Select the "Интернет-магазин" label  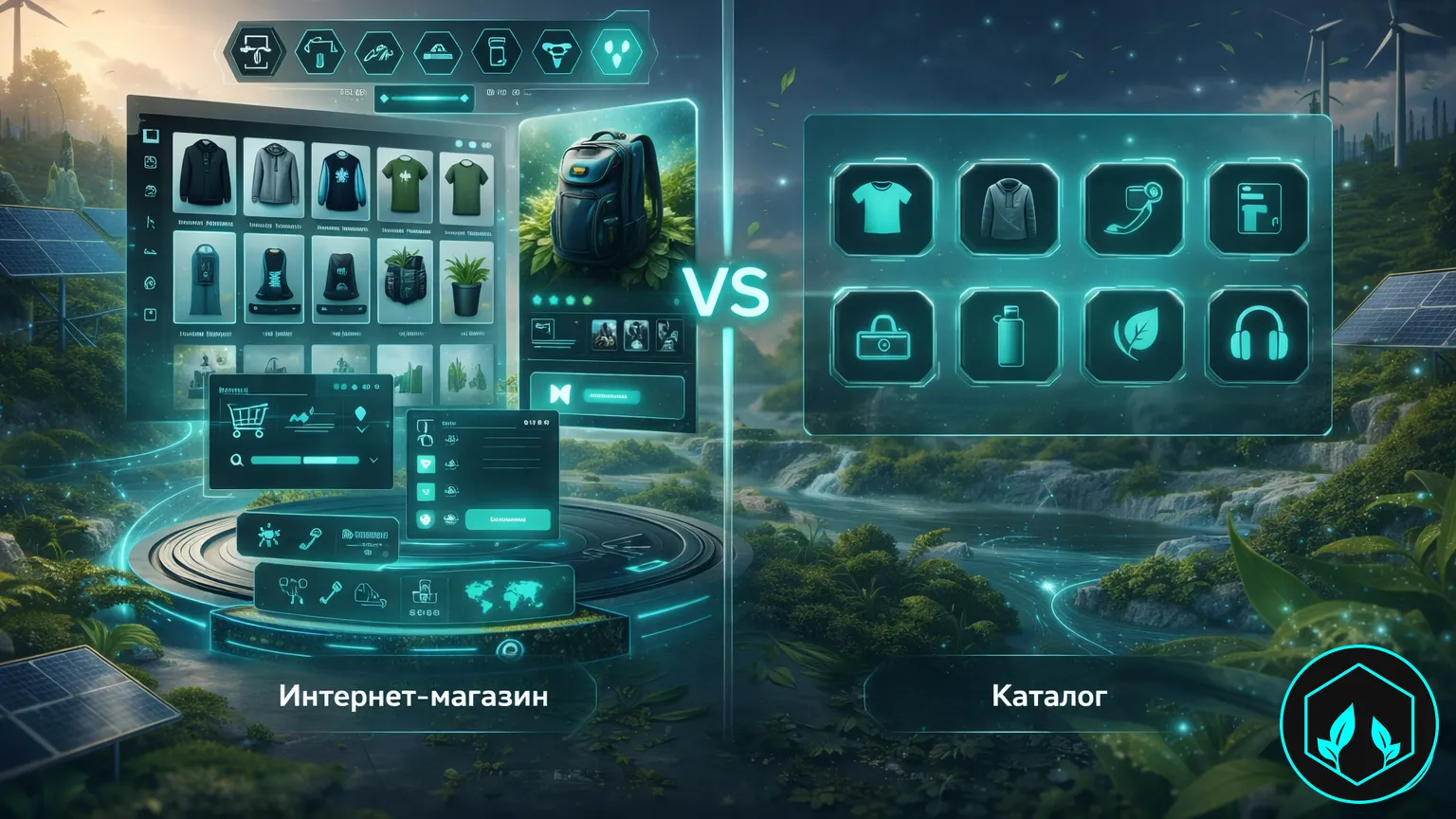point(413,697)
